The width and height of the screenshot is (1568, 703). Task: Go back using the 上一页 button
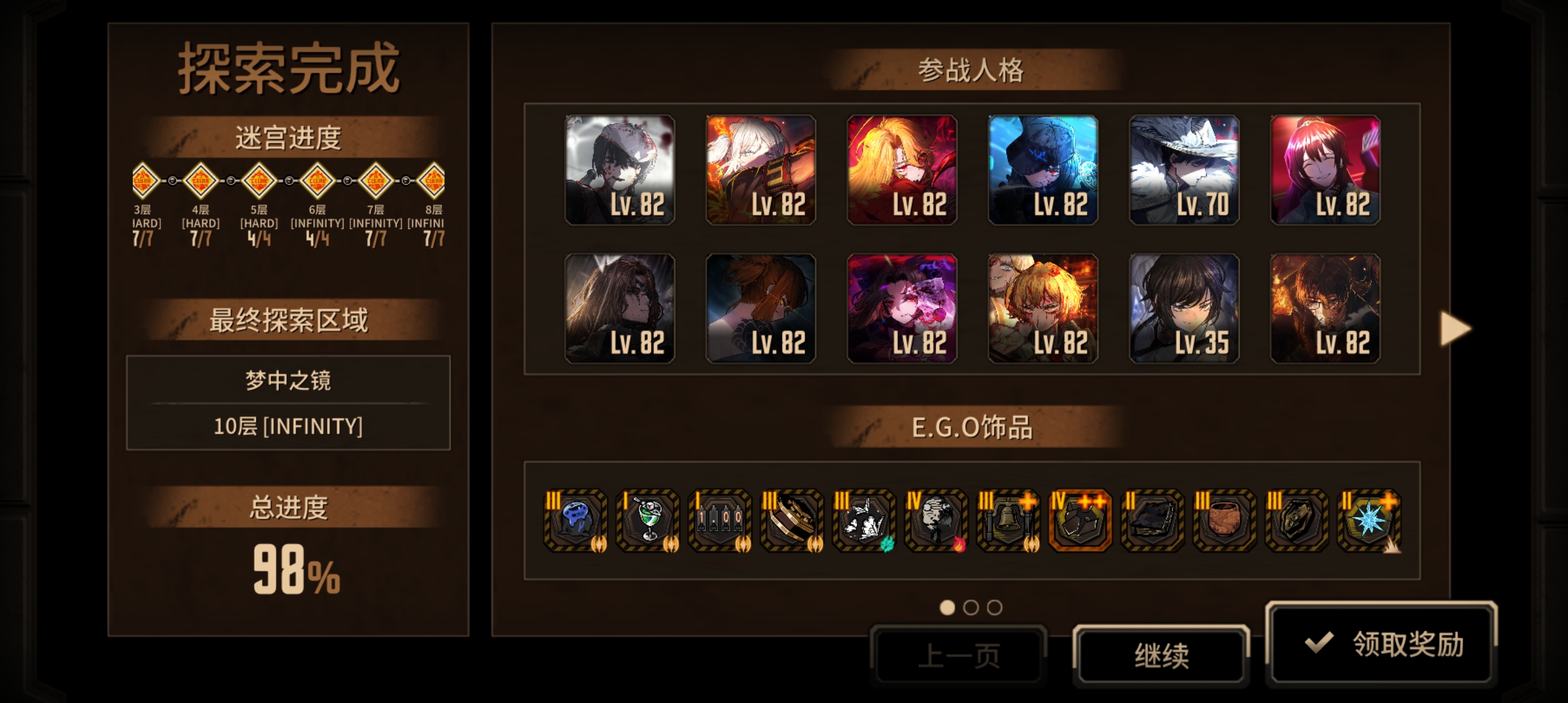(958, 655)
